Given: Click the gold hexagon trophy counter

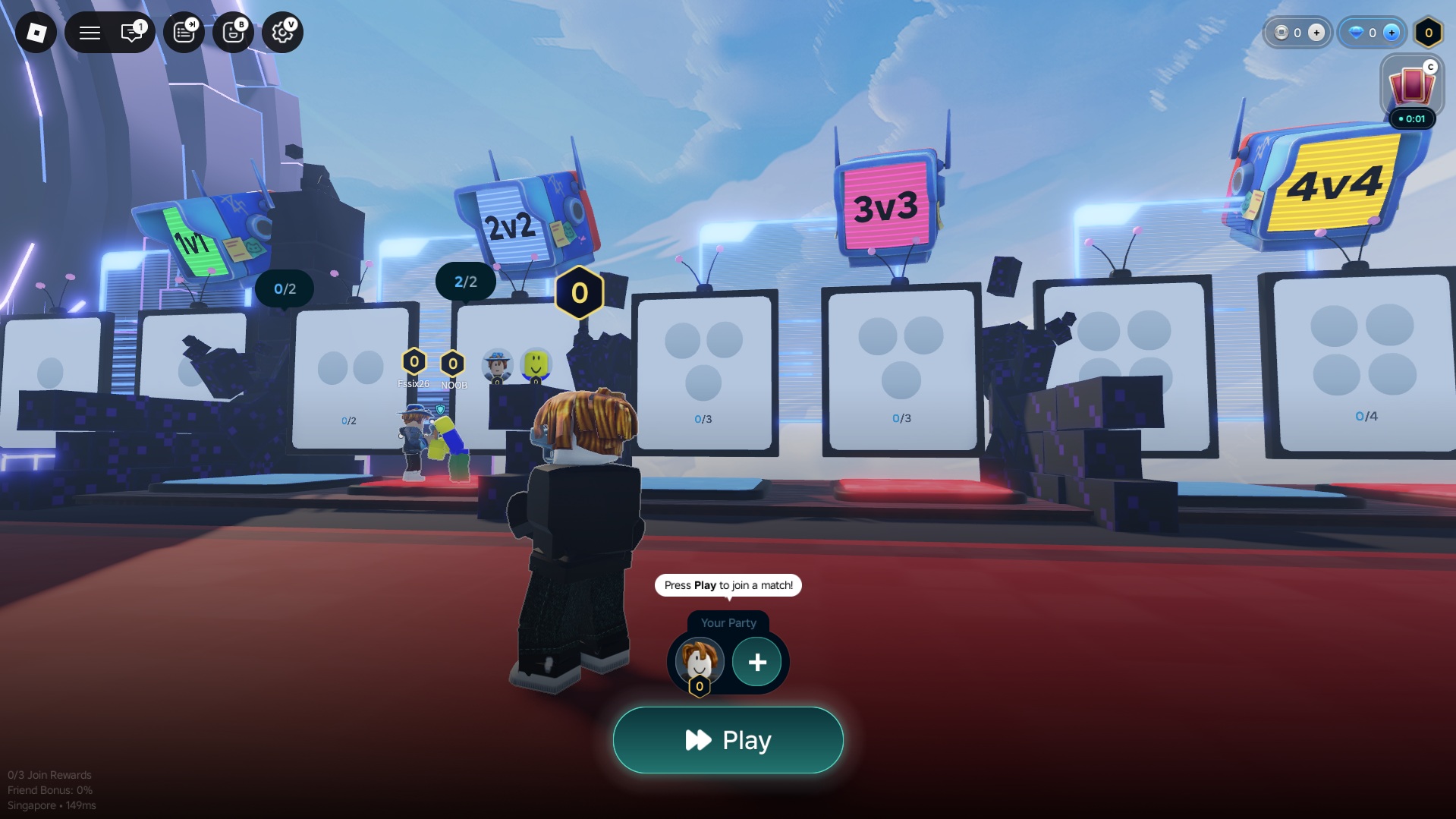Looking at the screenshot, I should 1429,33.
